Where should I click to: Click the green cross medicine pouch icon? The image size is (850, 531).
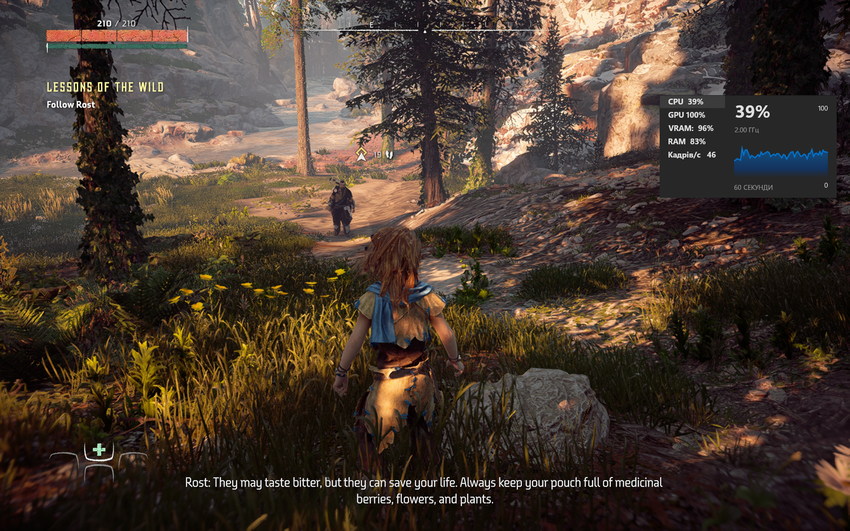coord(99,450)
